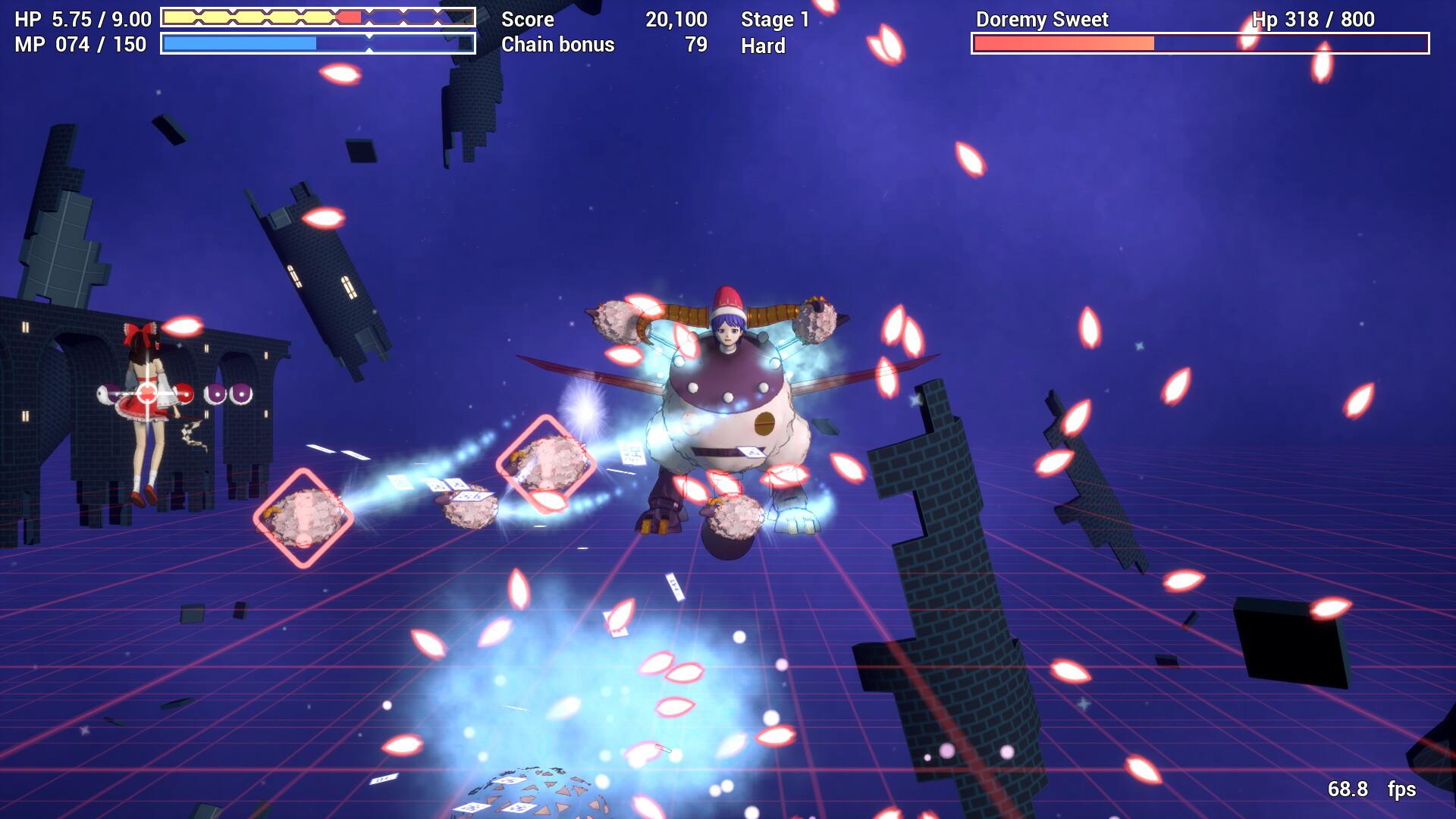The image size is (1456, 819).
Task: Expand the Score readout showing 20,100
Action: tap(675, 20)
